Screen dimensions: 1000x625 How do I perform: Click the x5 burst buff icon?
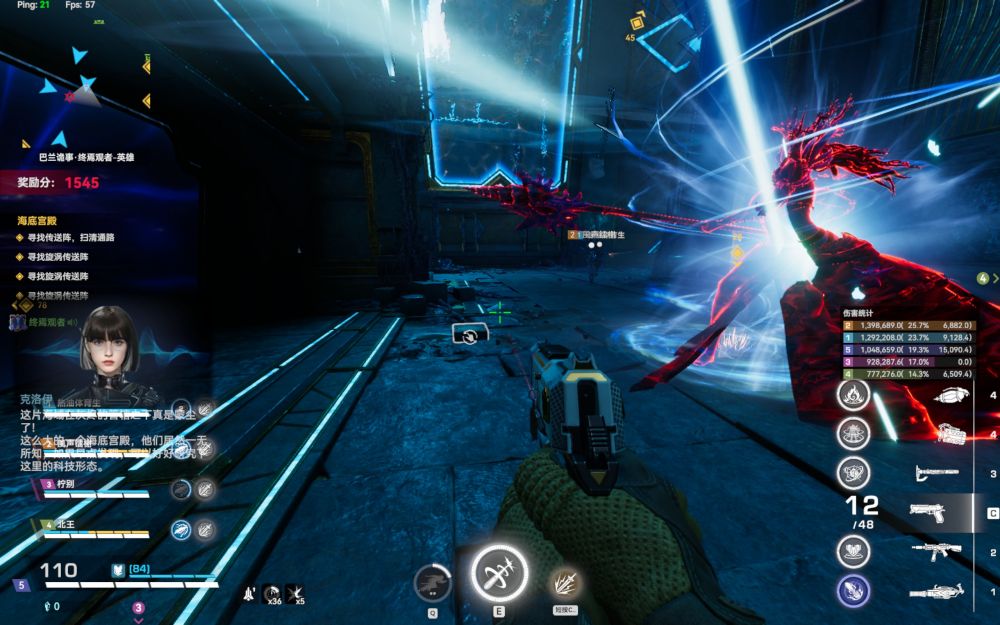coord(295,594)
